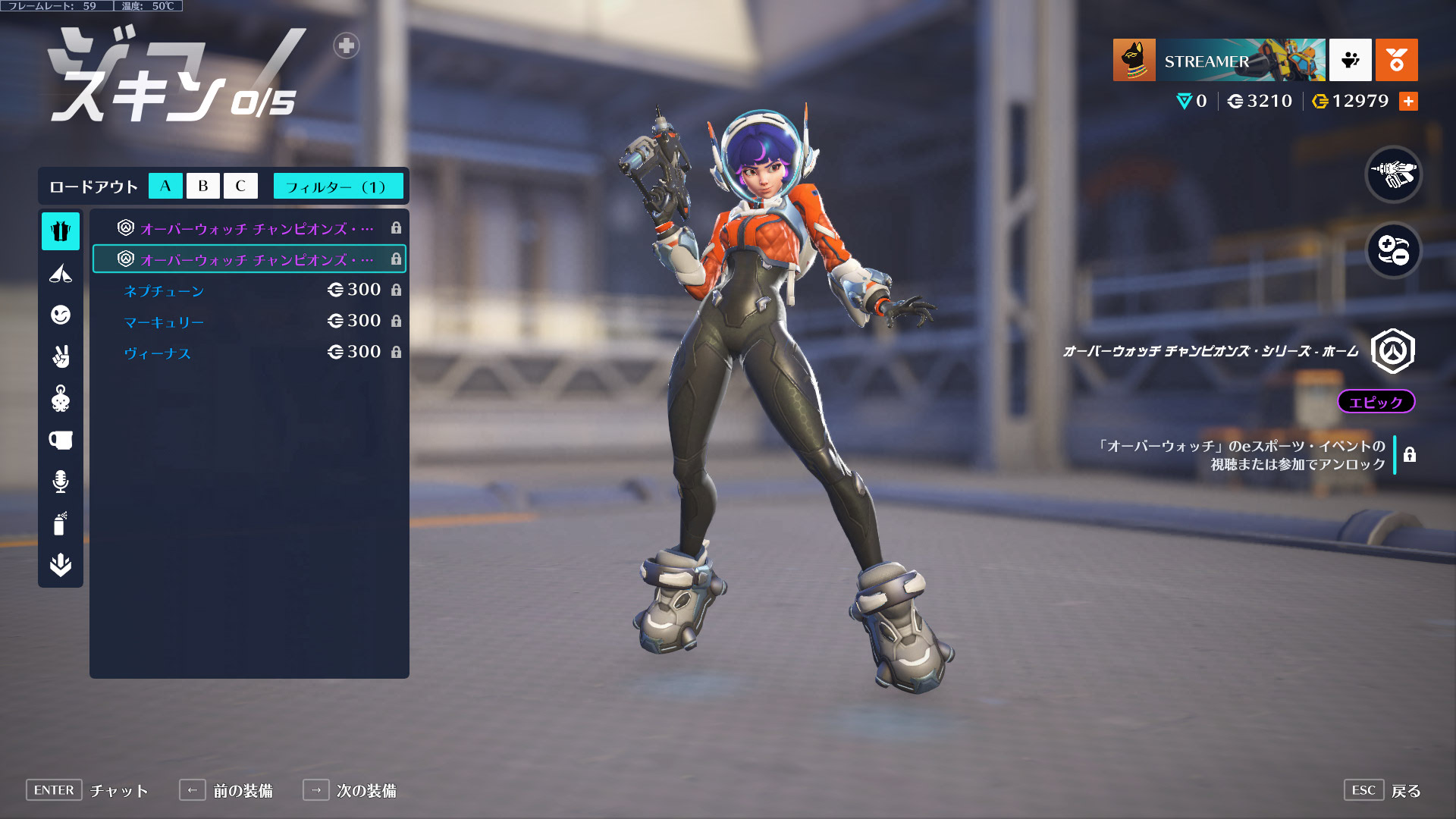Switch to loadout C
This screenshot has width=1456, height=819.
click(x=240, y=186)
